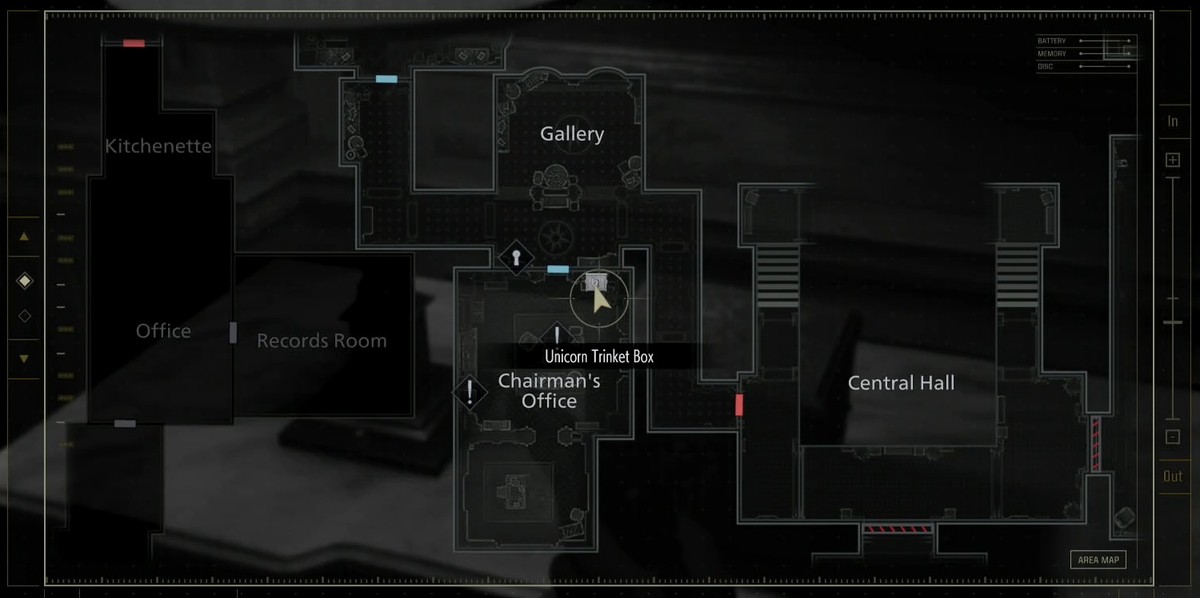Zoom in with the plus button
The image size is (1200, 598).
[1172, 160]
